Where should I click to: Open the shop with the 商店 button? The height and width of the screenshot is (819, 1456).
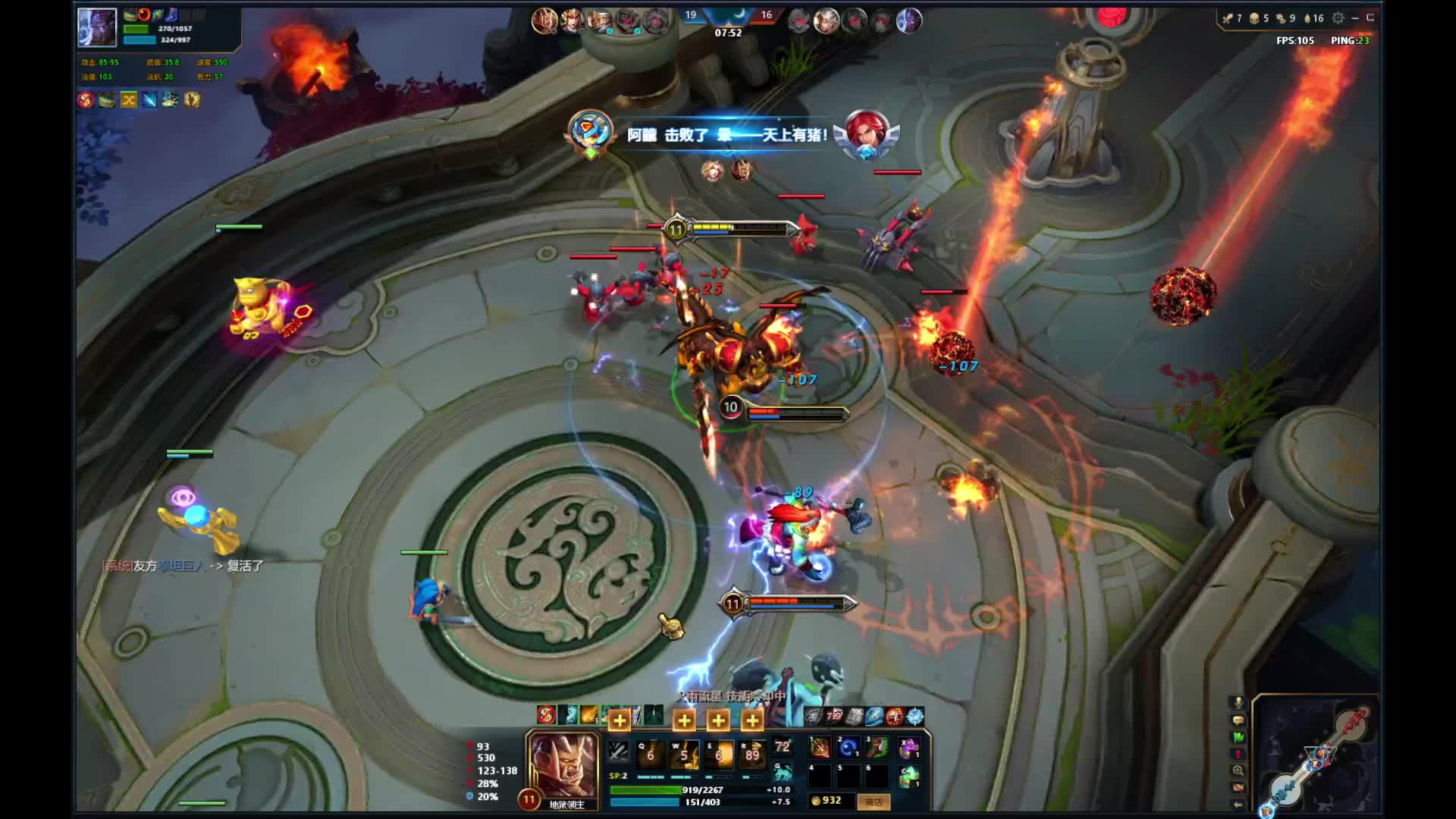[873, 802]
